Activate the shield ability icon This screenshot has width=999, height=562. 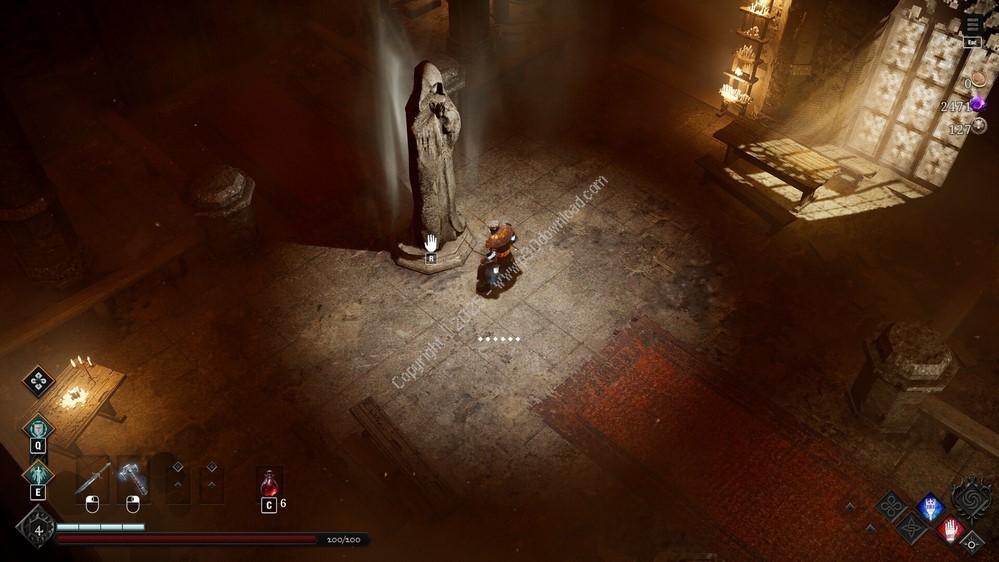pos(38,428)
